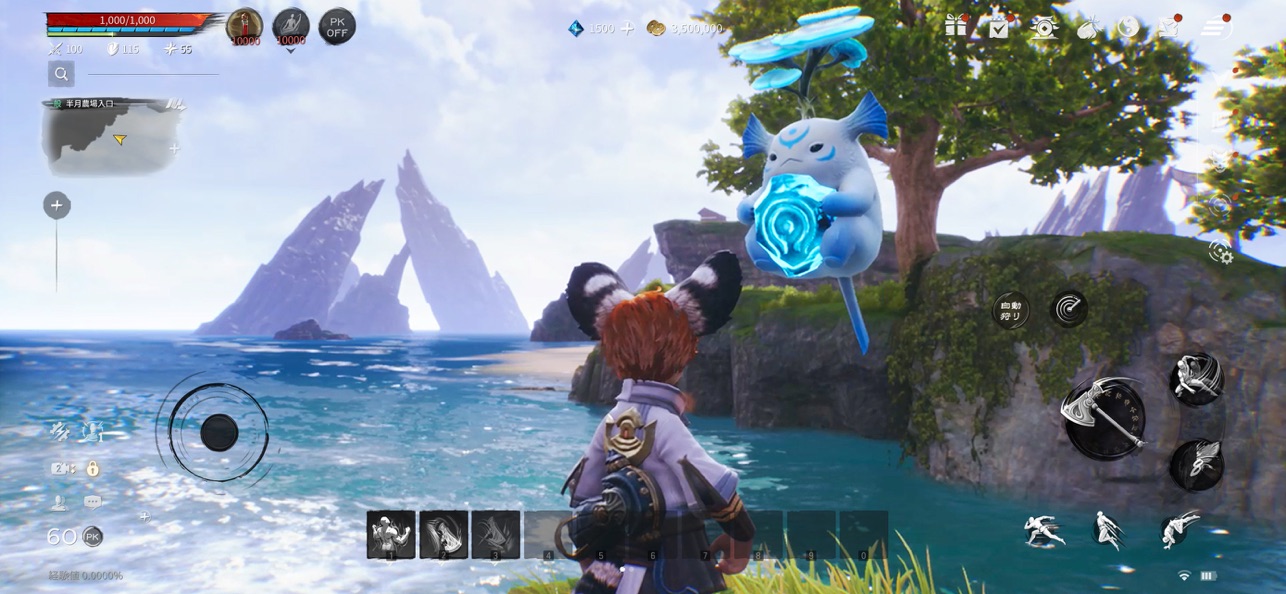Viewport: 1286px width, 594px height.
Task: Toggle the PK OFF mode button
Action: pos(337,27)
